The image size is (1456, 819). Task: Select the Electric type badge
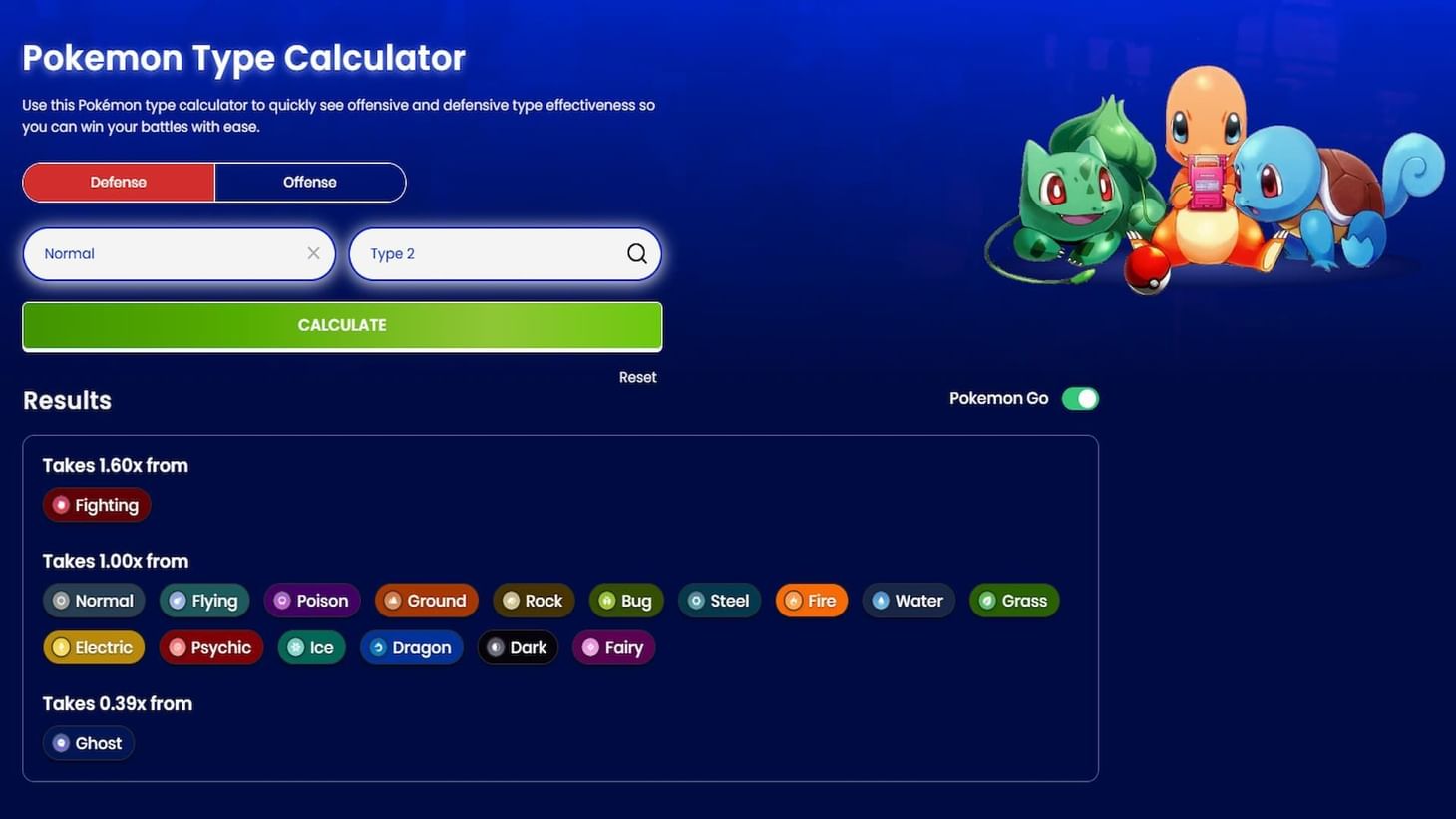click(x=93, y=647)
